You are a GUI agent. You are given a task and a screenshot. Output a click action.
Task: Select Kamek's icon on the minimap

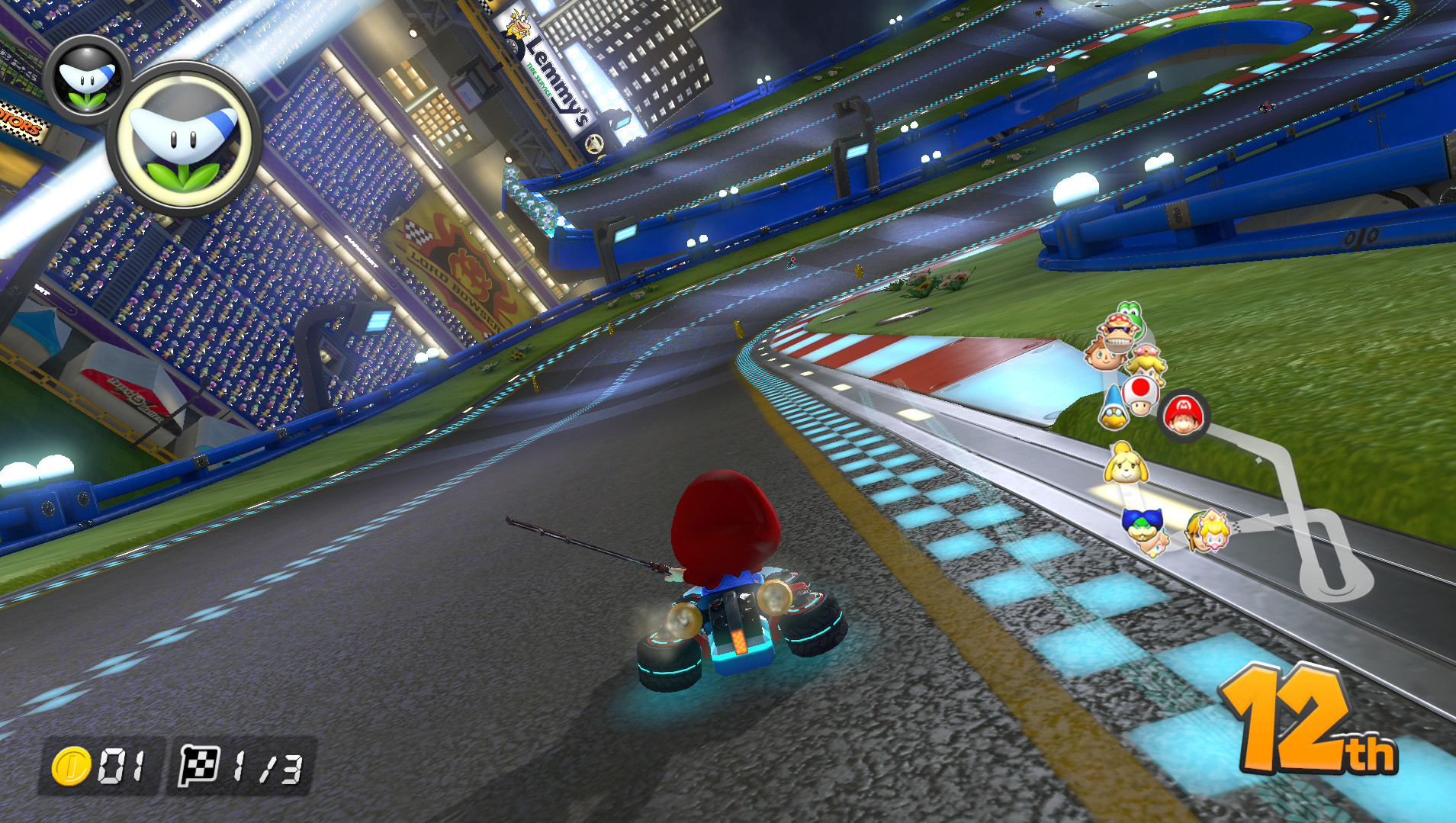point(1114,410)
